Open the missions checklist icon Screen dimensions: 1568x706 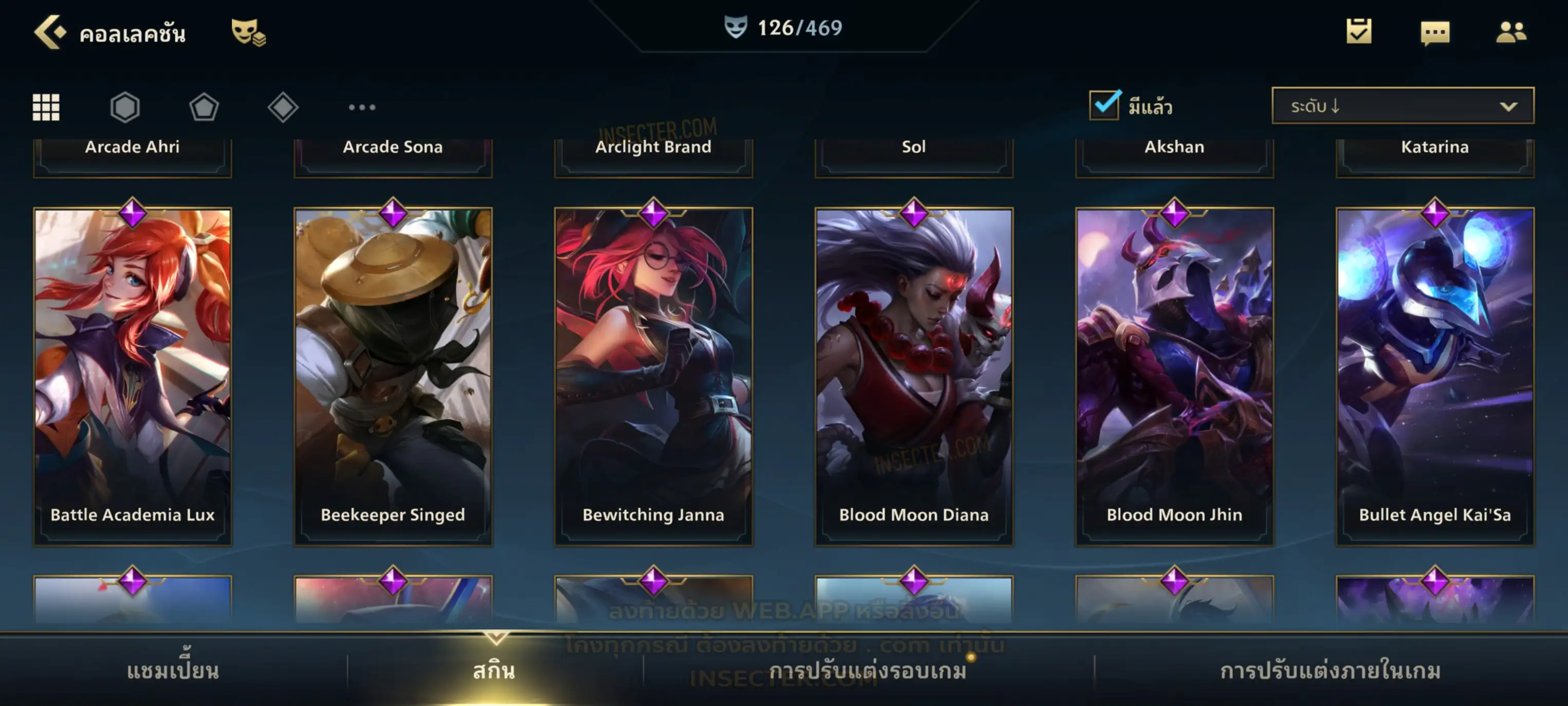click(1358, 32)
